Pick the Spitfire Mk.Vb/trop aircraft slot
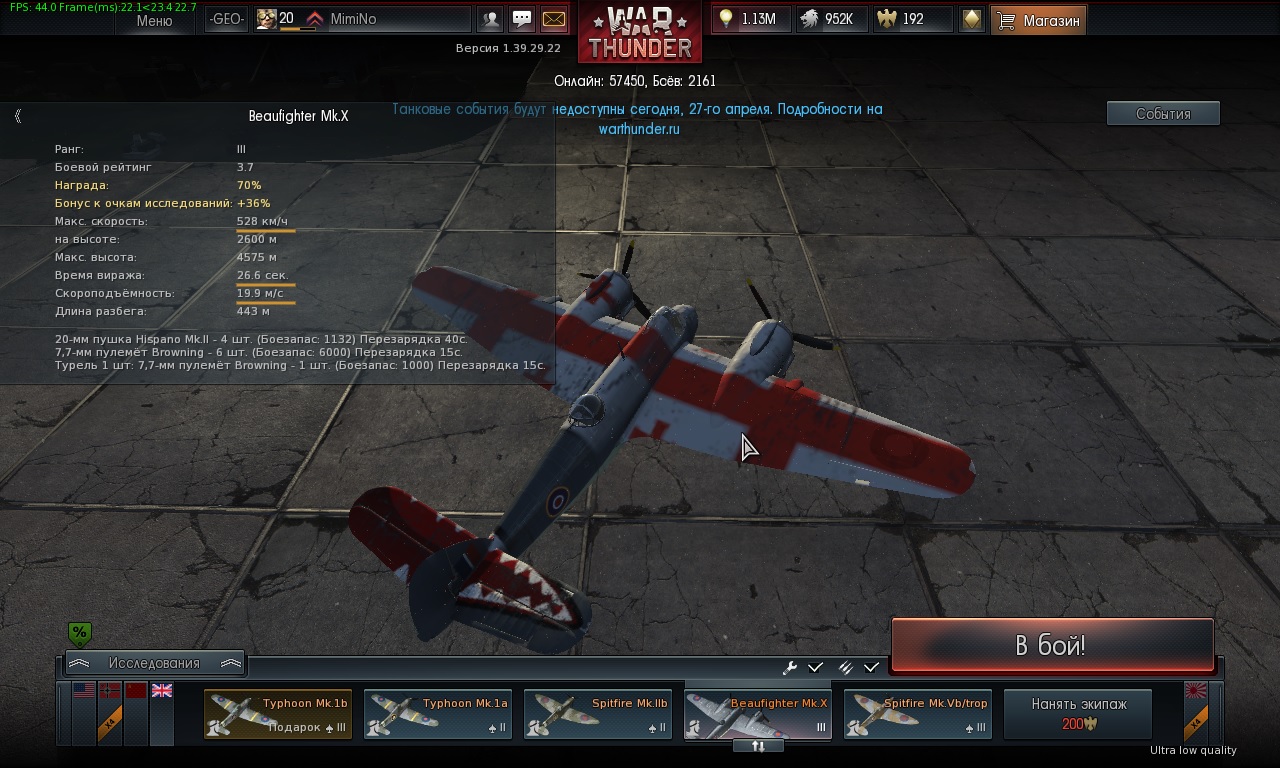The height and width of the screenshot is (768, 1280). [917, 714]
